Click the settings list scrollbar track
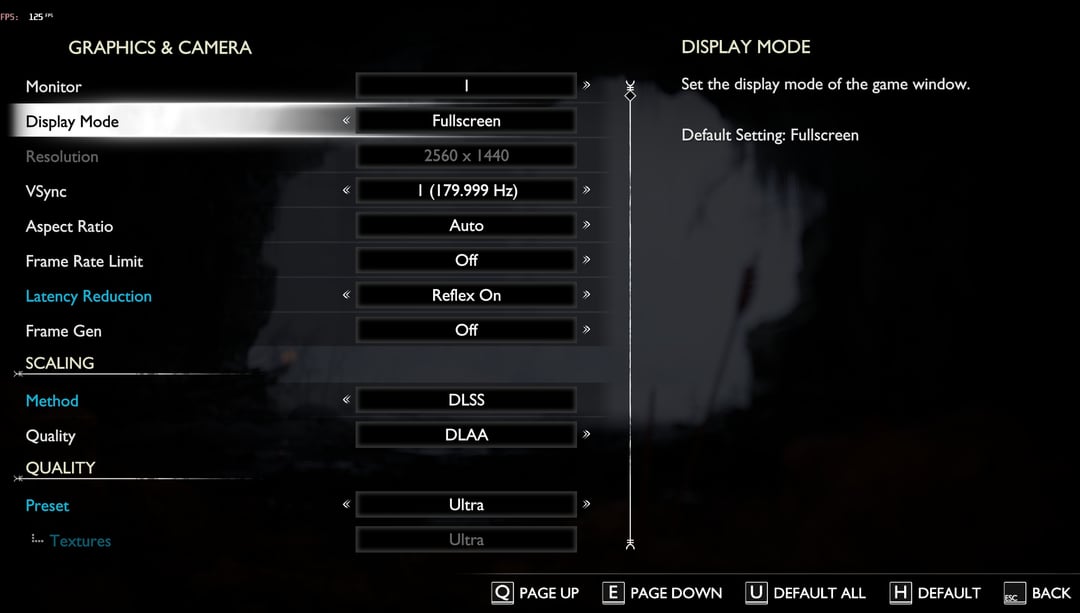This screenshot has height=613, width=1080. pyautogui.click(x=630, y=320)
